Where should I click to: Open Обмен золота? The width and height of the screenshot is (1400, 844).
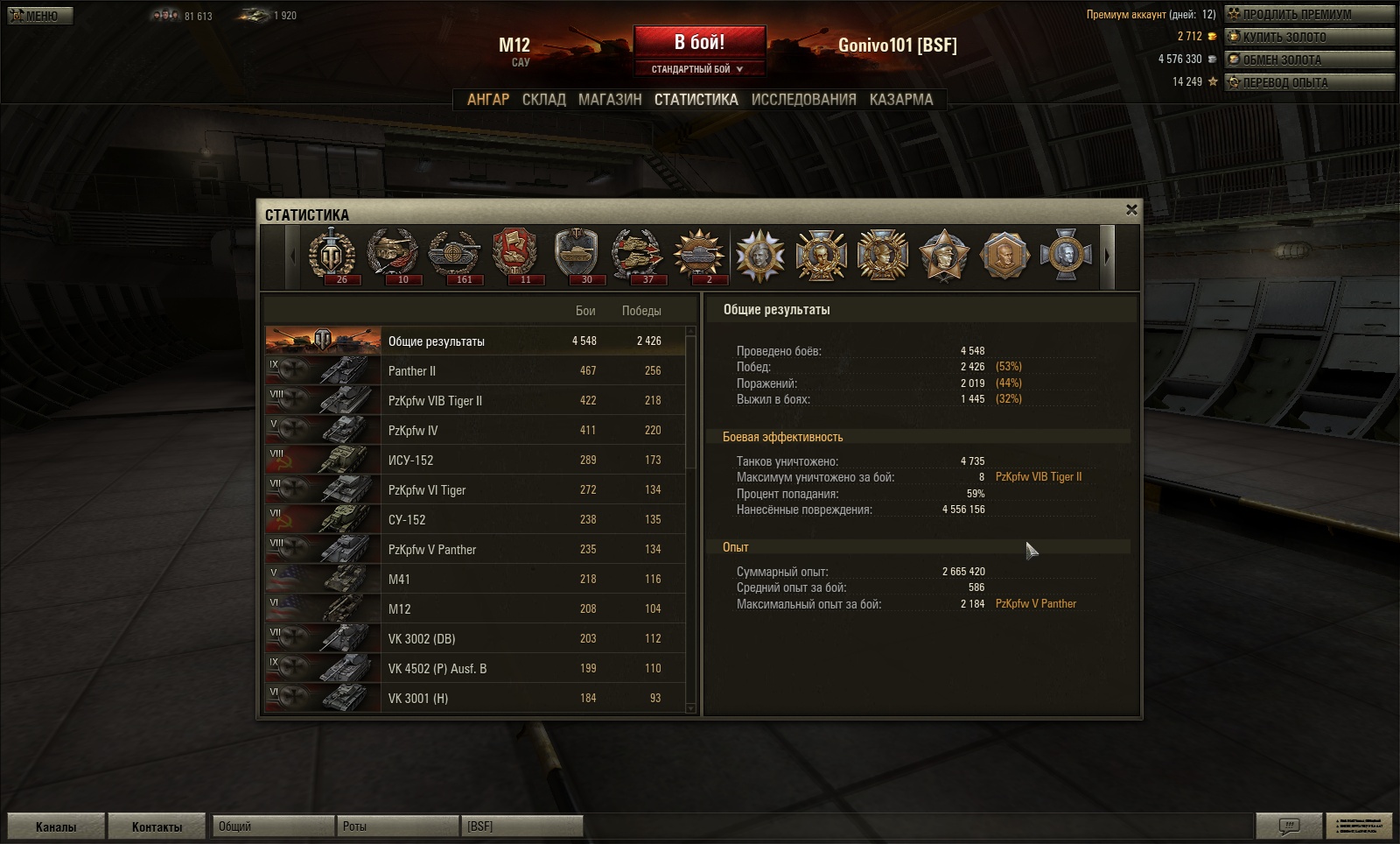[x=1308, y=60]
